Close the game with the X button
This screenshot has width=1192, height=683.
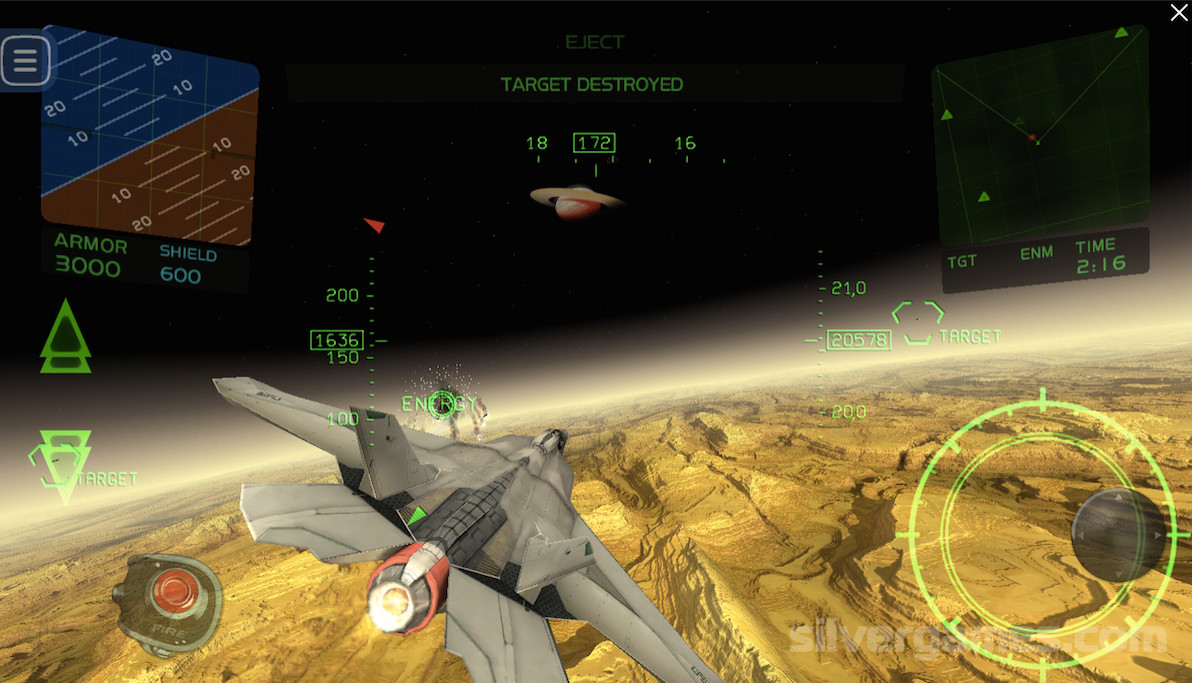1179,12
